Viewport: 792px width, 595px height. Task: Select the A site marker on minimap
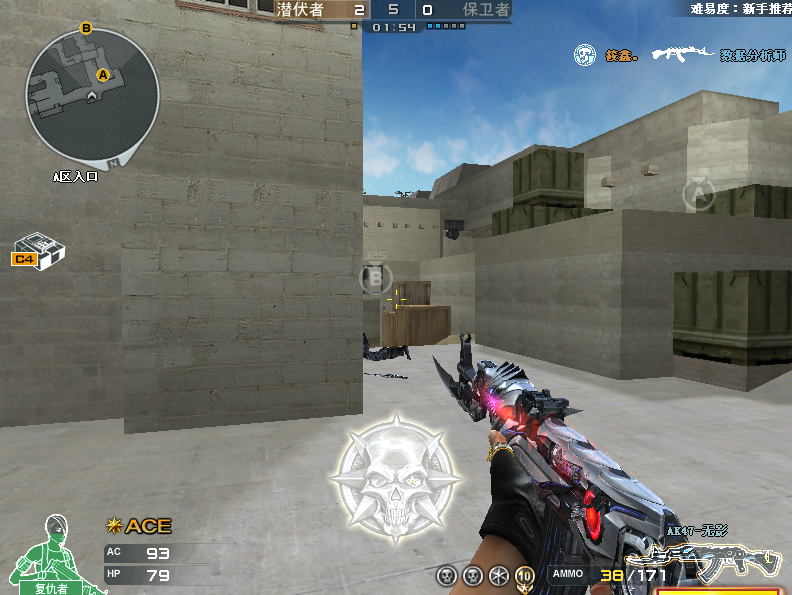pyautogui.click(x=102, y=74)
